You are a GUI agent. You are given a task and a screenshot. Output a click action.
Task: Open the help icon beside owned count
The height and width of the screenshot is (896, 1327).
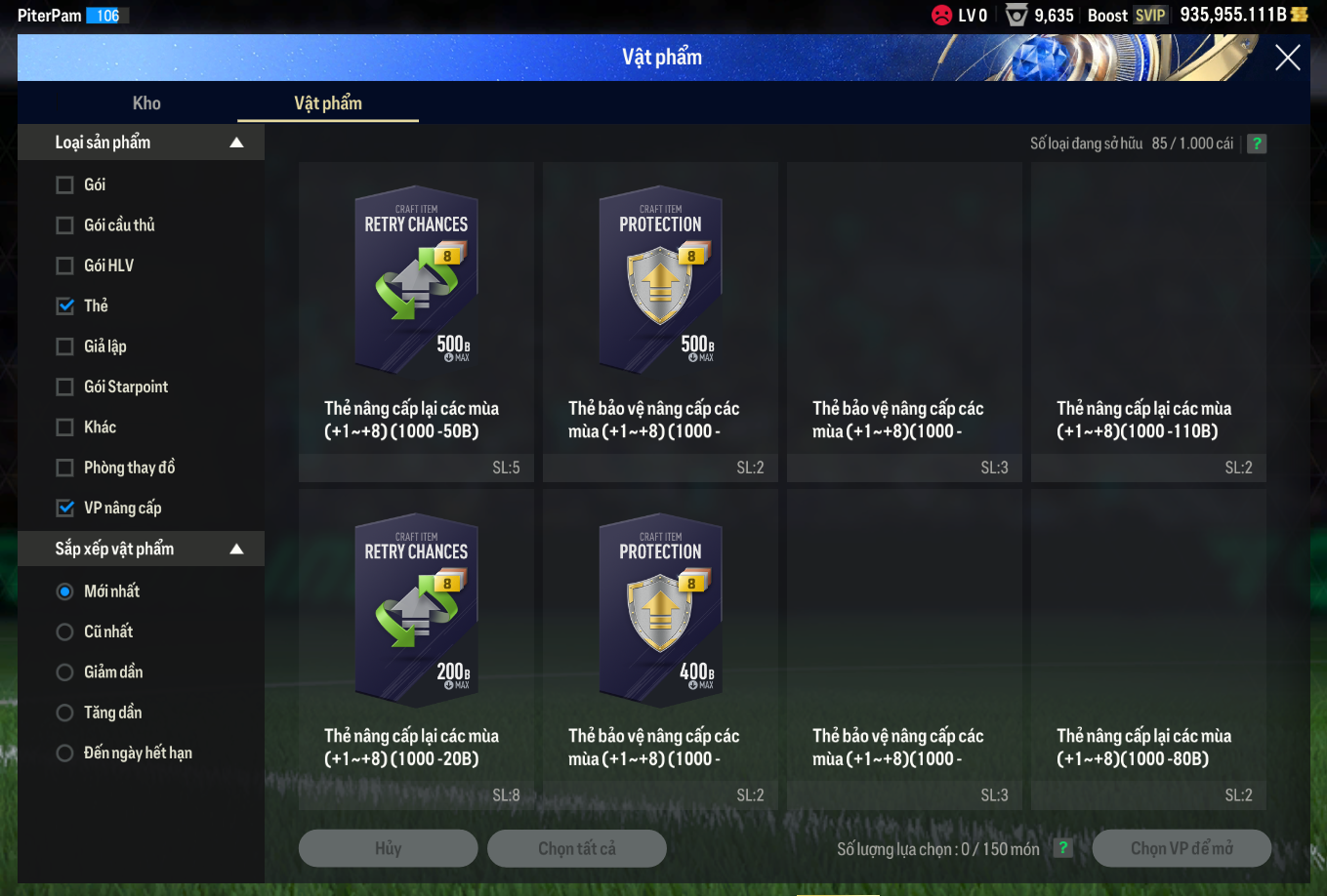[1257, 143]
